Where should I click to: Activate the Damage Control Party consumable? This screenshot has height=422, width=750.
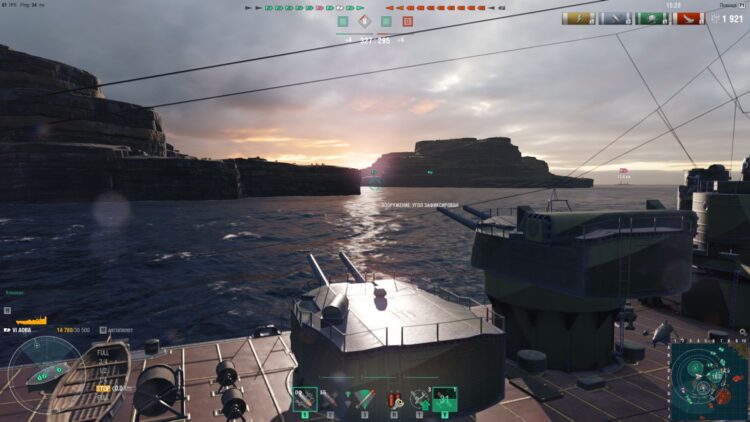tap(392, 400)
